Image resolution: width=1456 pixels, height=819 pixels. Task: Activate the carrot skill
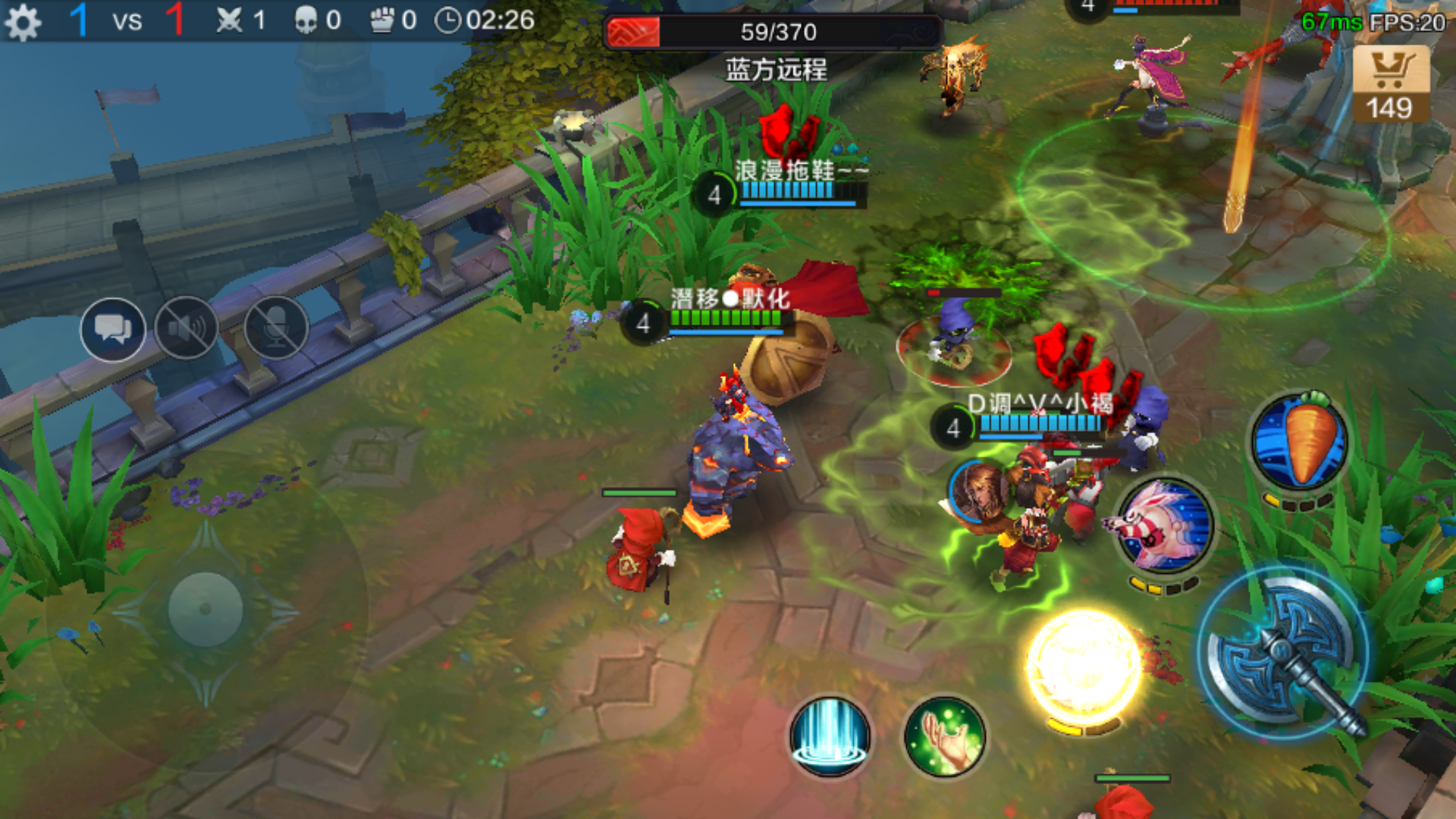(1300, 441)
